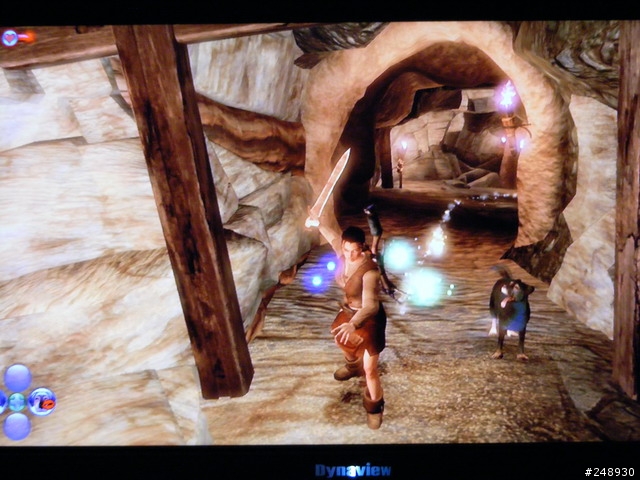The image size is (640, 480).
Task: Click the green center orb of the D-pad menu
Action: (x=17, y=402)
